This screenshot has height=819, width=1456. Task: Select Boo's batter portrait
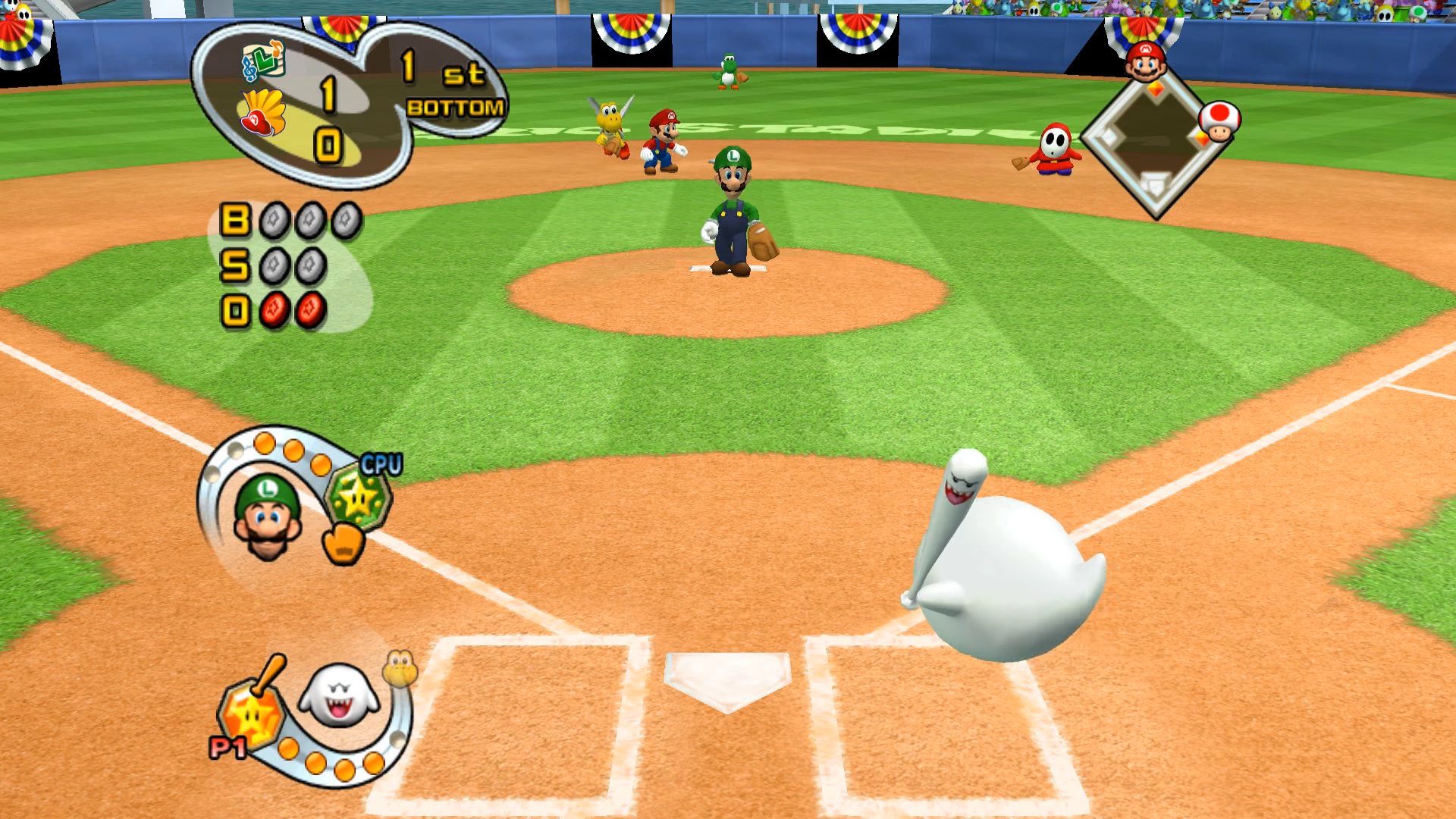click(338, 694)
